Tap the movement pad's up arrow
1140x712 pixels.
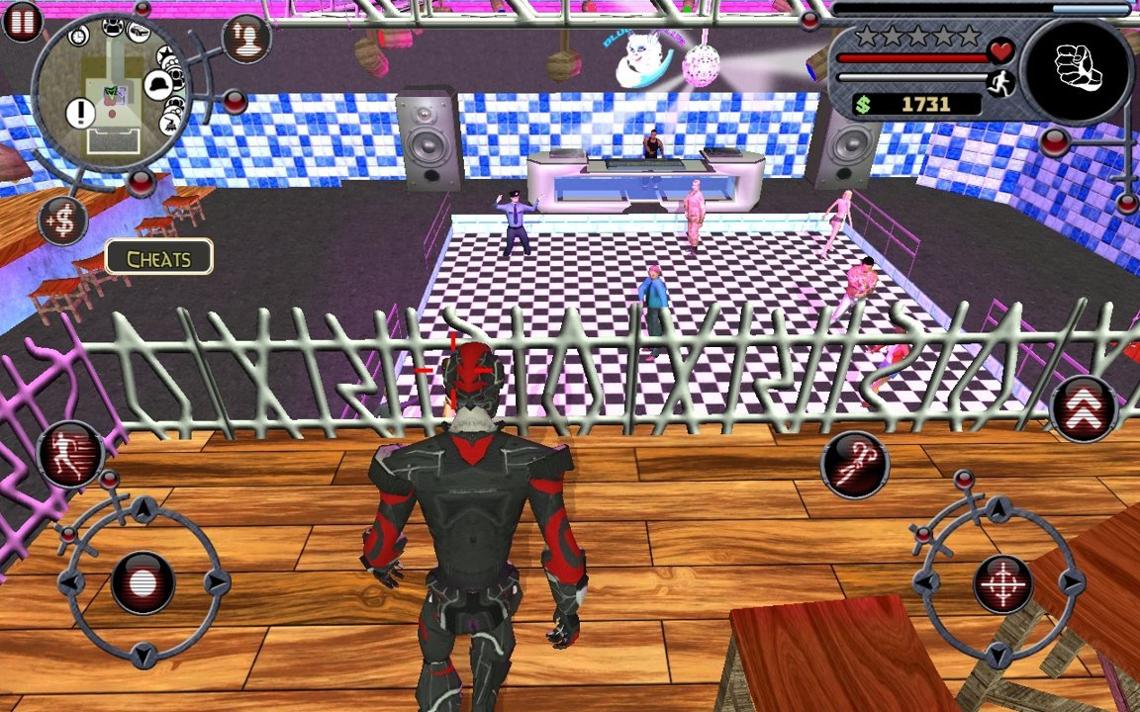point(144,512)
